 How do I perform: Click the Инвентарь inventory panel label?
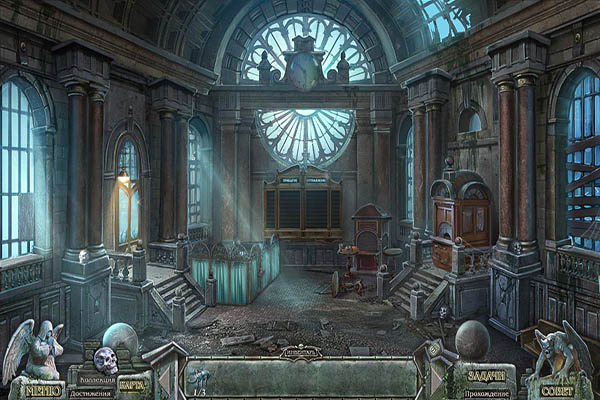[300, 352]
